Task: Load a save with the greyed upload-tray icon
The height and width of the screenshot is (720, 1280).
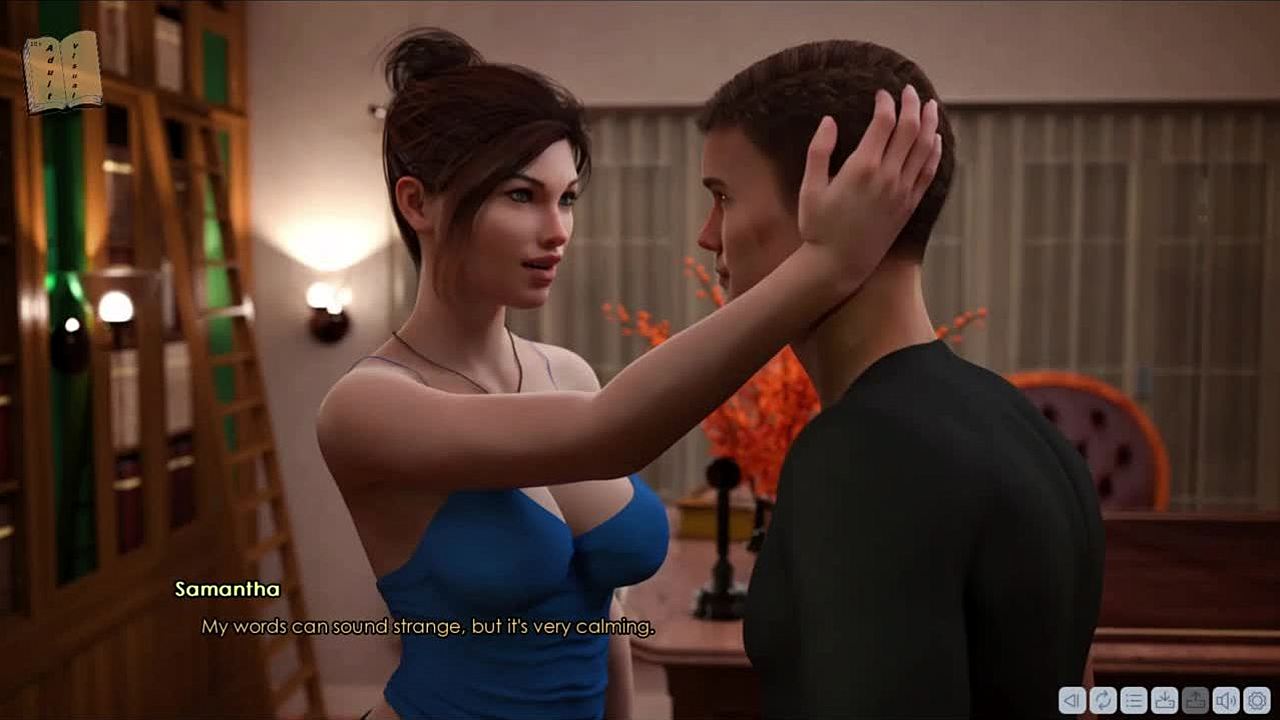Action: point(1195,700)
